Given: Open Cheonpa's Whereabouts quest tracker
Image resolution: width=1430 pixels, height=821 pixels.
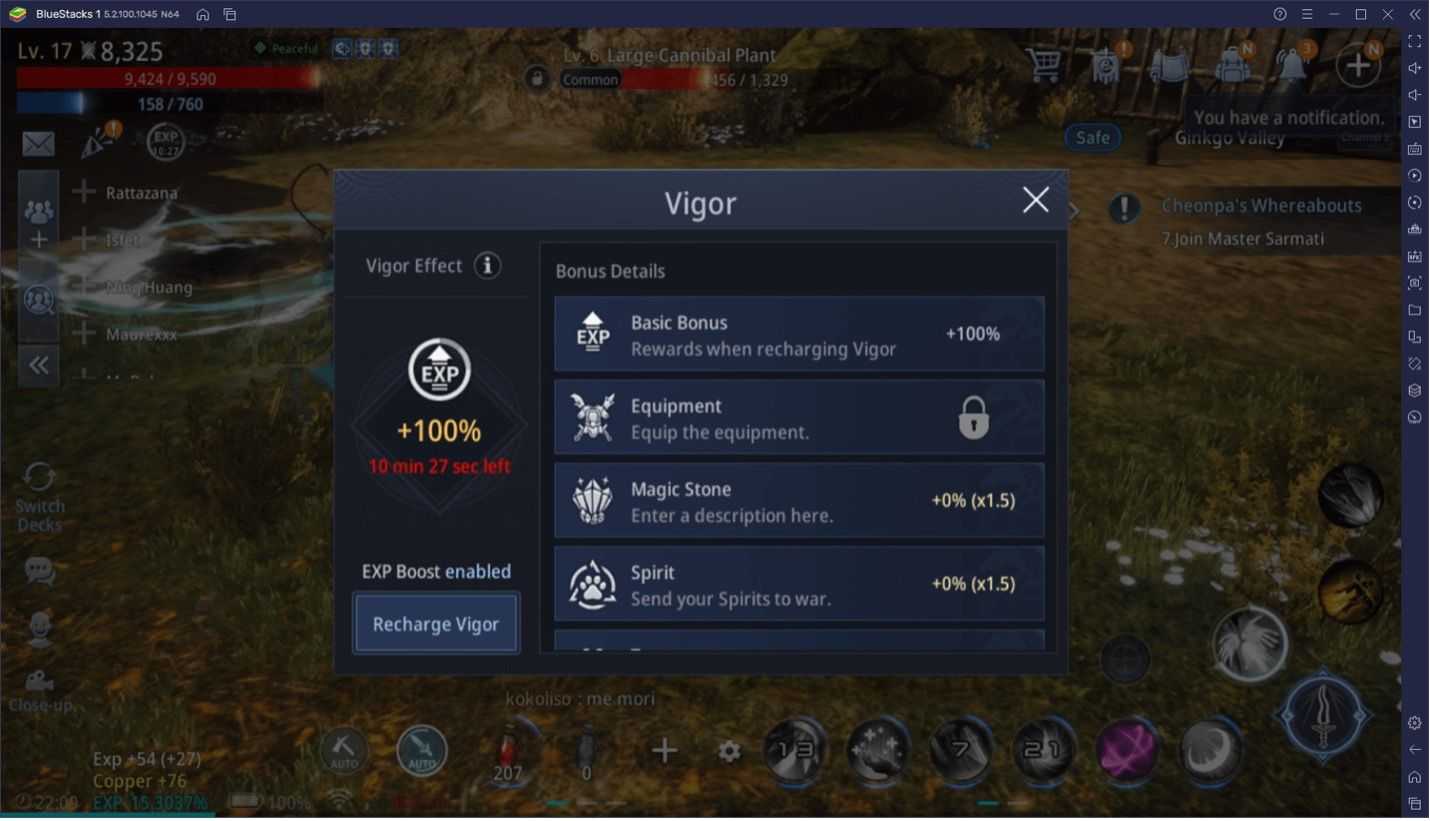Looking at the screenshot, I should pyautogui.click(x=1260, y=206).
